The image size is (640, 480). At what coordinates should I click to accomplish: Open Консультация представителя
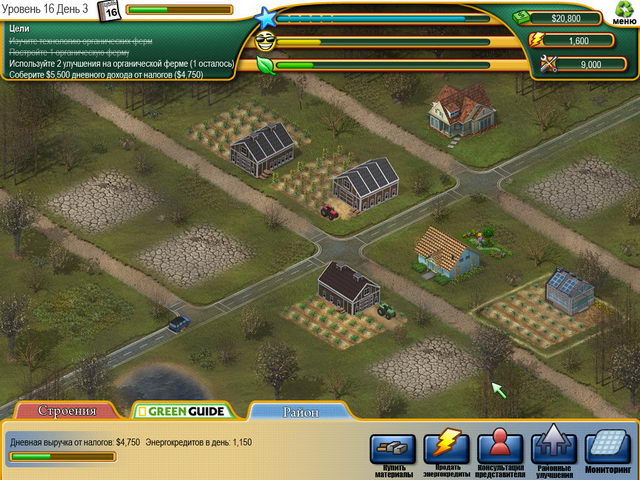[500, 449]
